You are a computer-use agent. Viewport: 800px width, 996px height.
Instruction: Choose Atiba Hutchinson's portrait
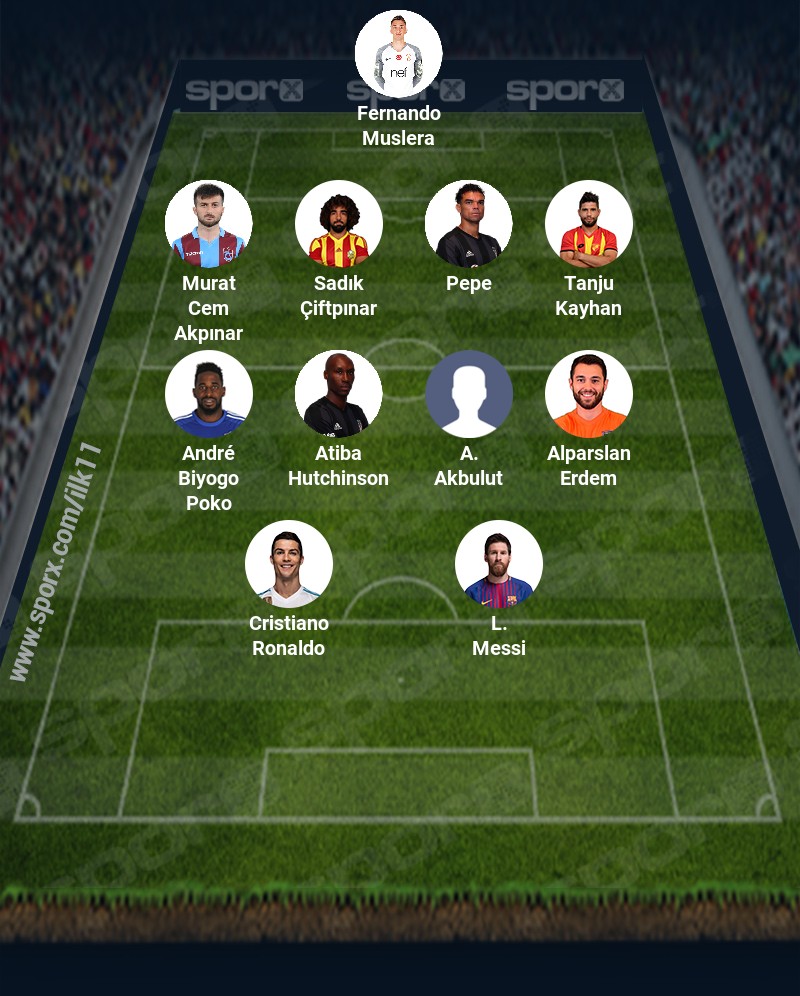click(x=339, y=394)
